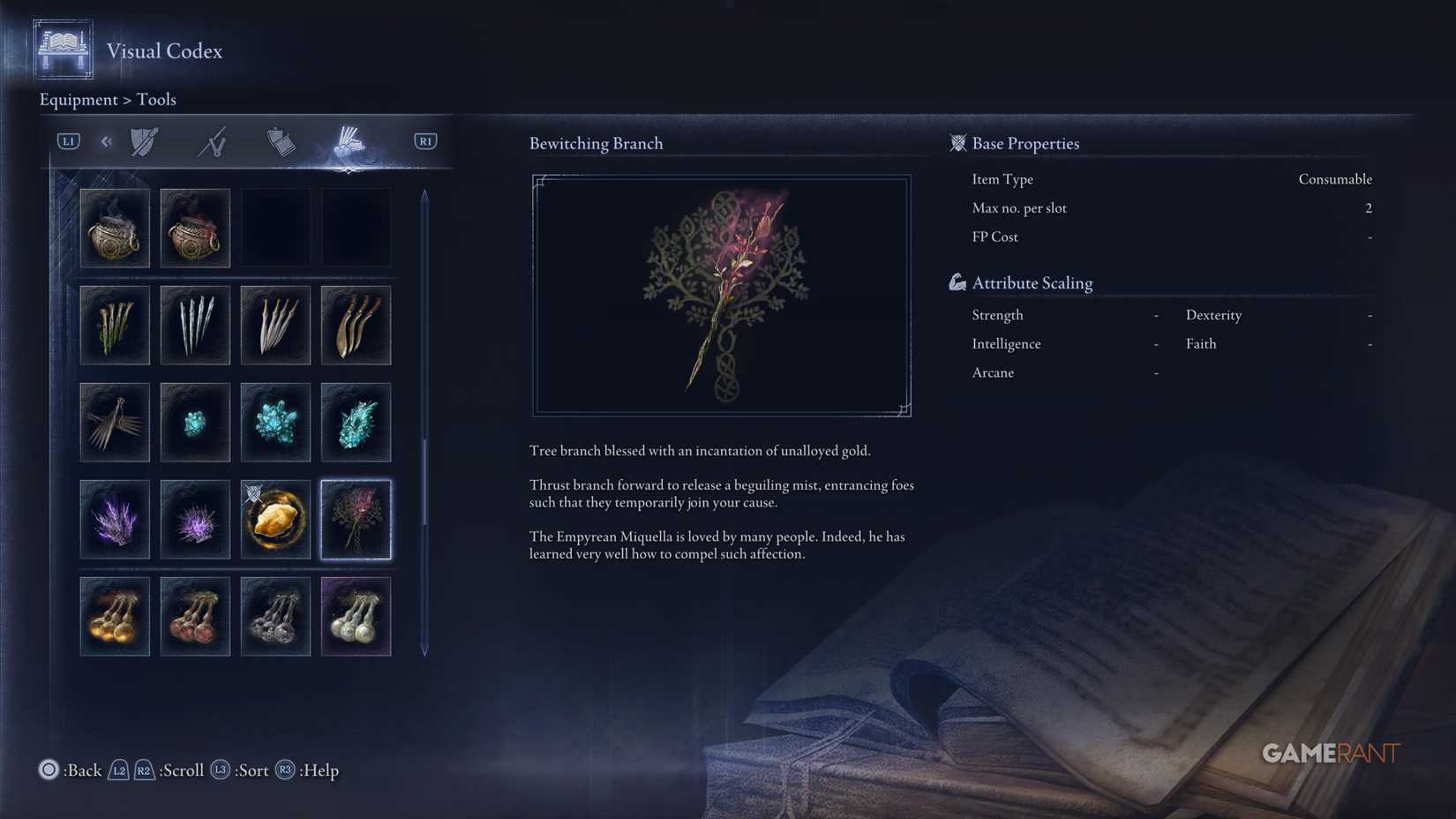The image size is (1456, 819).
Task: Switch to Equipment > Tools breadcrumb
Action: click(107, 99)
